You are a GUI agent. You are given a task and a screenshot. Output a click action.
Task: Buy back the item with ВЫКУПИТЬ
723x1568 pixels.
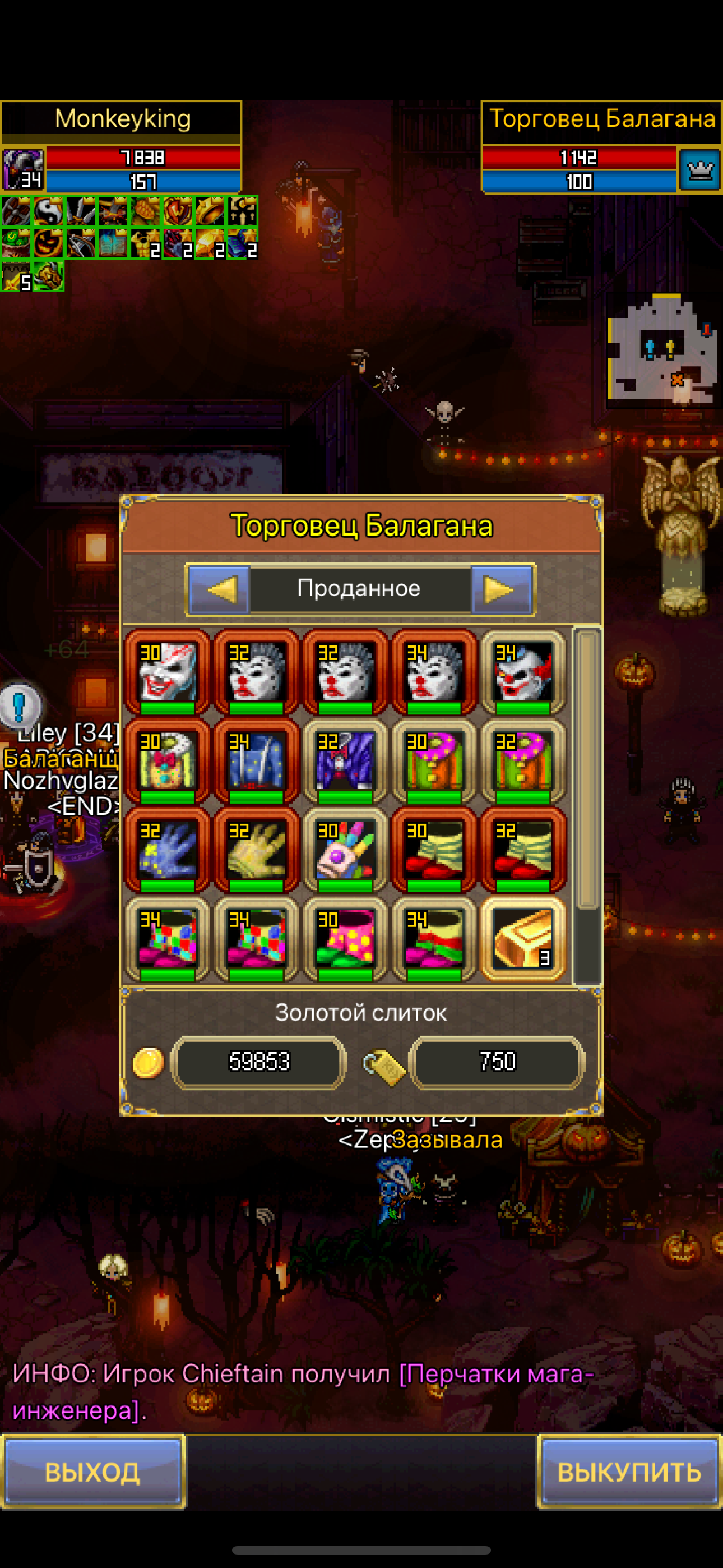pos(629,1472)
